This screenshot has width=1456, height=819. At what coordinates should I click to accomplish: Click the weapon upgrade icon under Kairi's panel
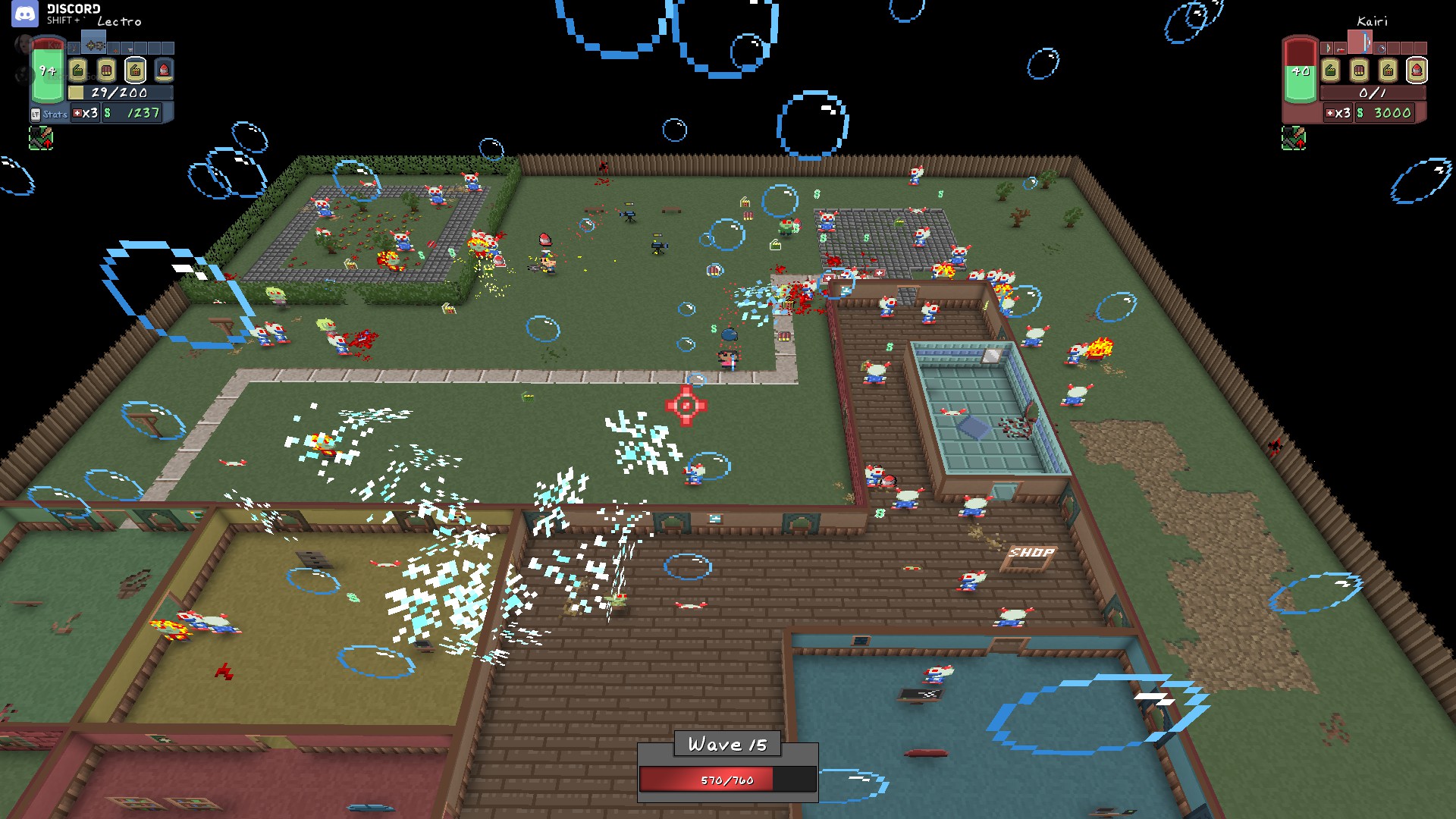pos(1294,138)
